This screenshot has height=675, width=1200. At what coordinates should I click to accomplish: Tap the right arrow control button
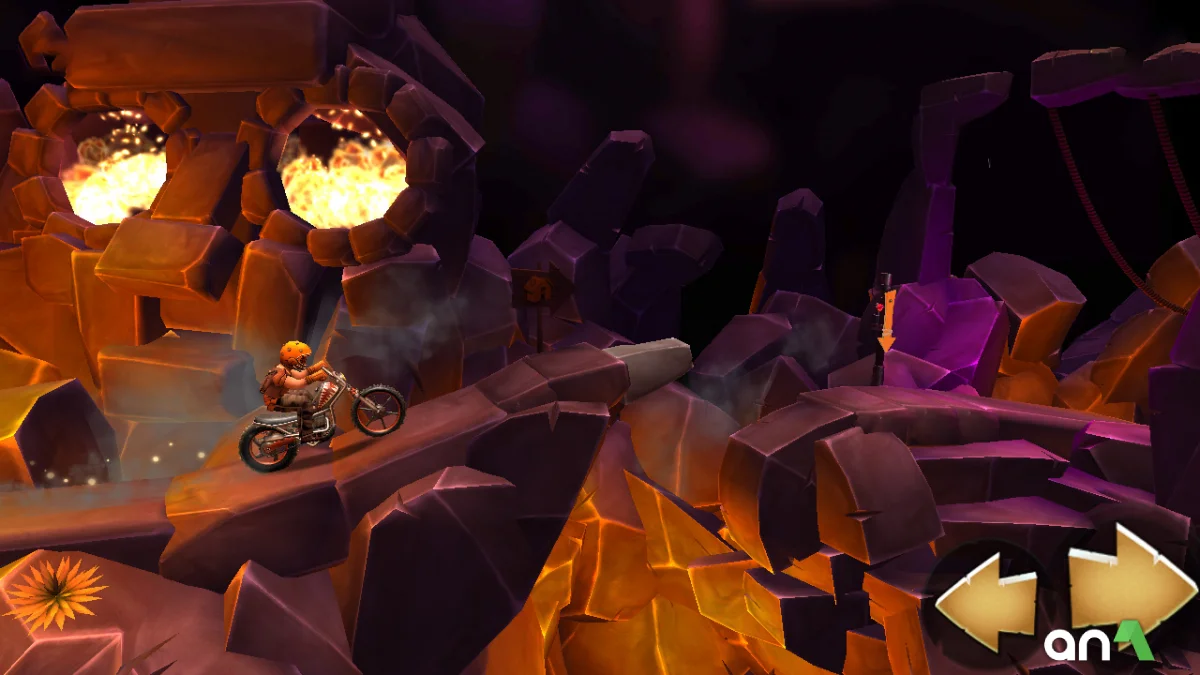(x=1130, y=582)
